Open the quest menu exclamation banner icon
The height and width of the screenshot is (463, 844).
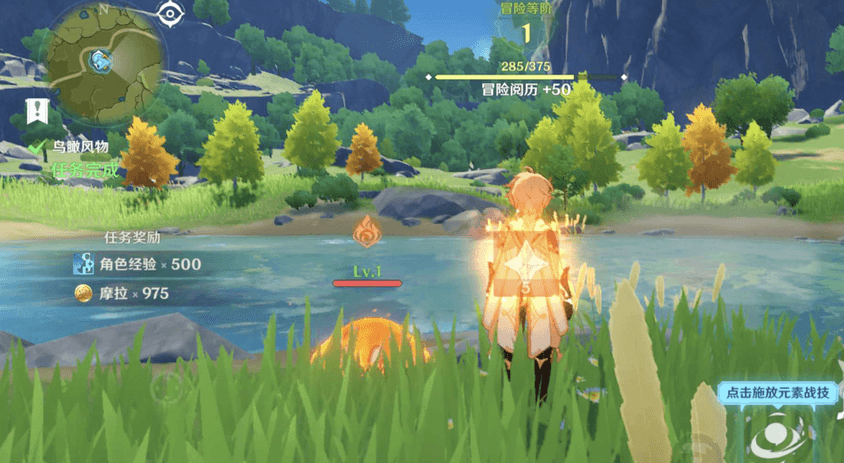39,110
